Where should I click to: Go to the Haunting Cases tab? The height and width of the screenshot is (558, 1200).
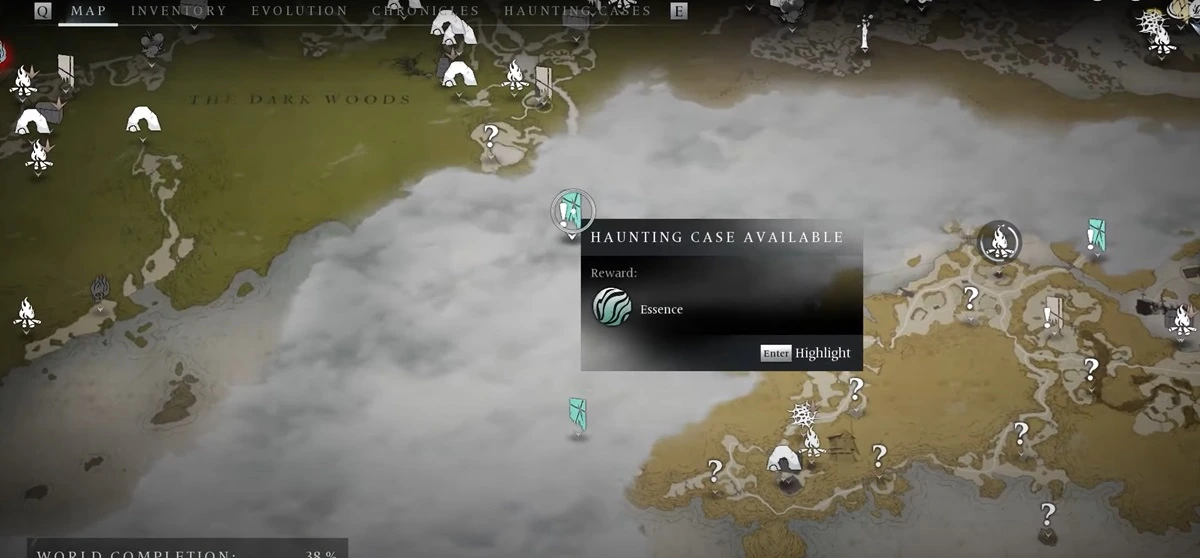tap(577, 11)
